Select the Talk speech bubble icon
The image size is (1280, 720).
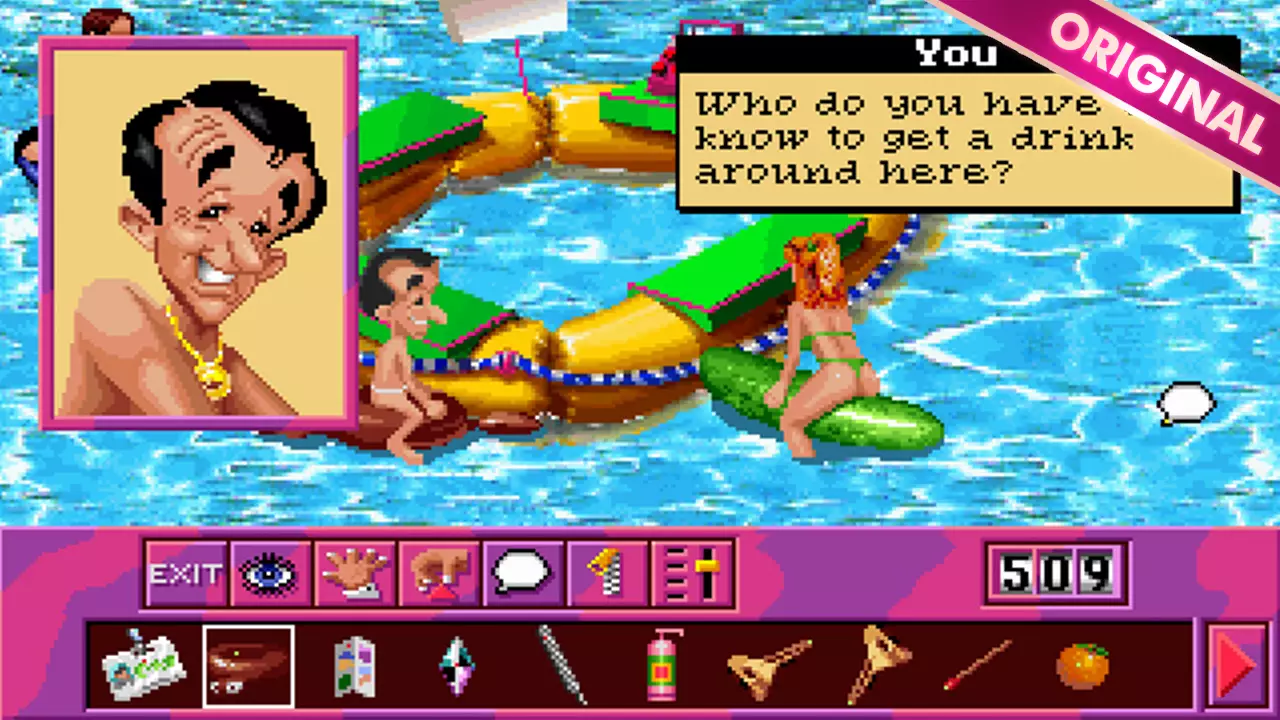(520, 575)
